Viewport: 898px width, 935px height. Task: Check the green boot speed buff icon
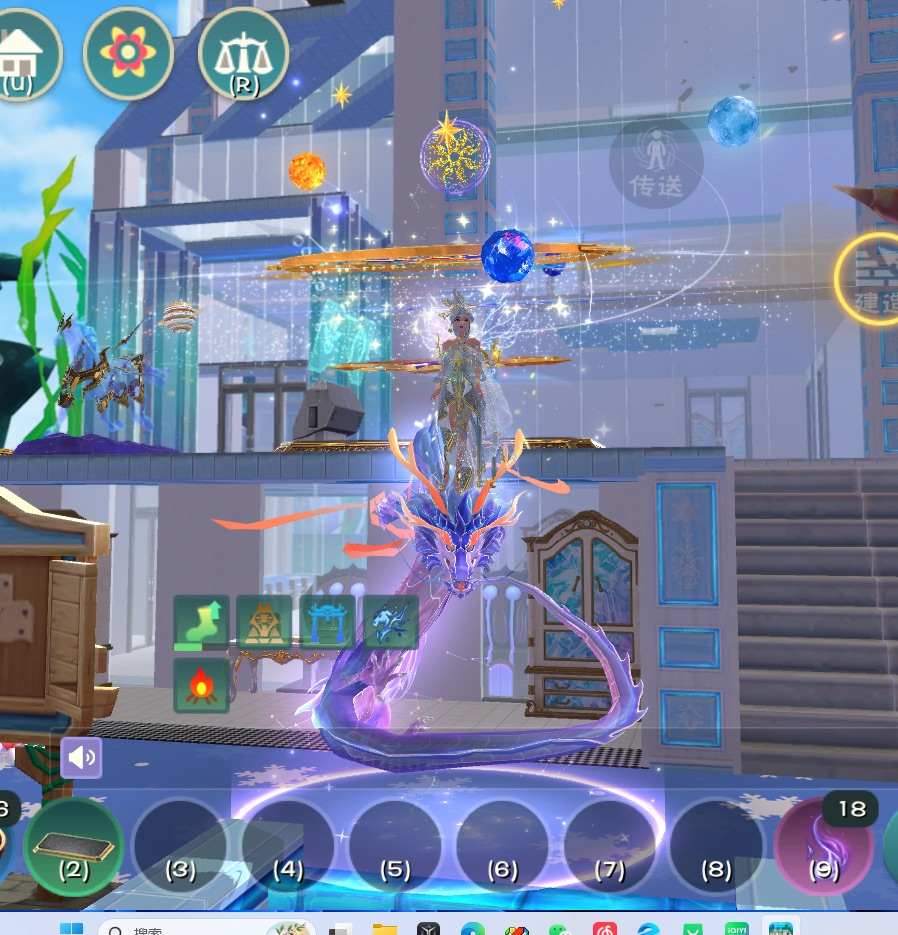202,623
